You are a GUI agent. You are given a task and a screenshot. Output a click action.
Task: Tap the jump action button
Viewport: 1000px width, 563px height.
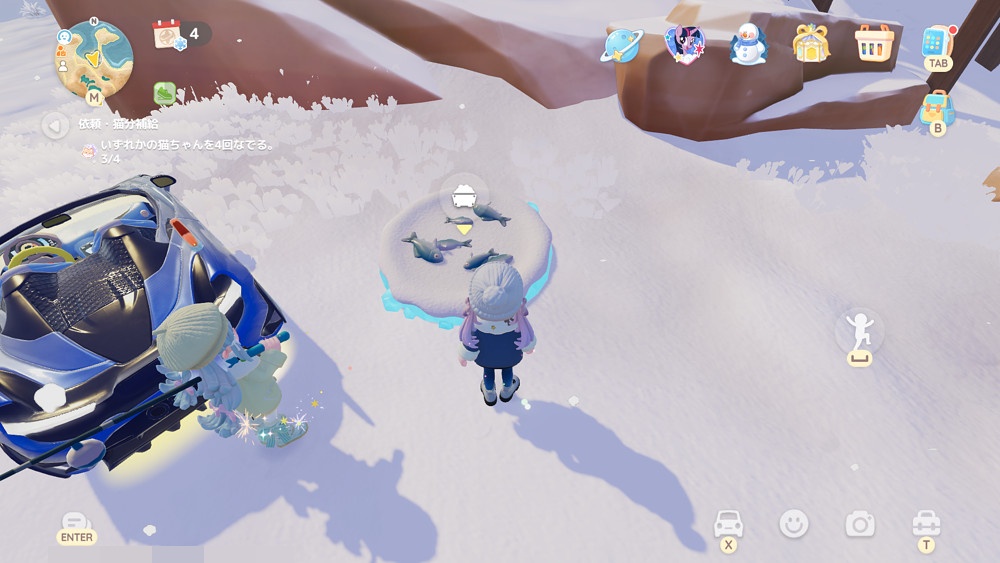point(859,330)
